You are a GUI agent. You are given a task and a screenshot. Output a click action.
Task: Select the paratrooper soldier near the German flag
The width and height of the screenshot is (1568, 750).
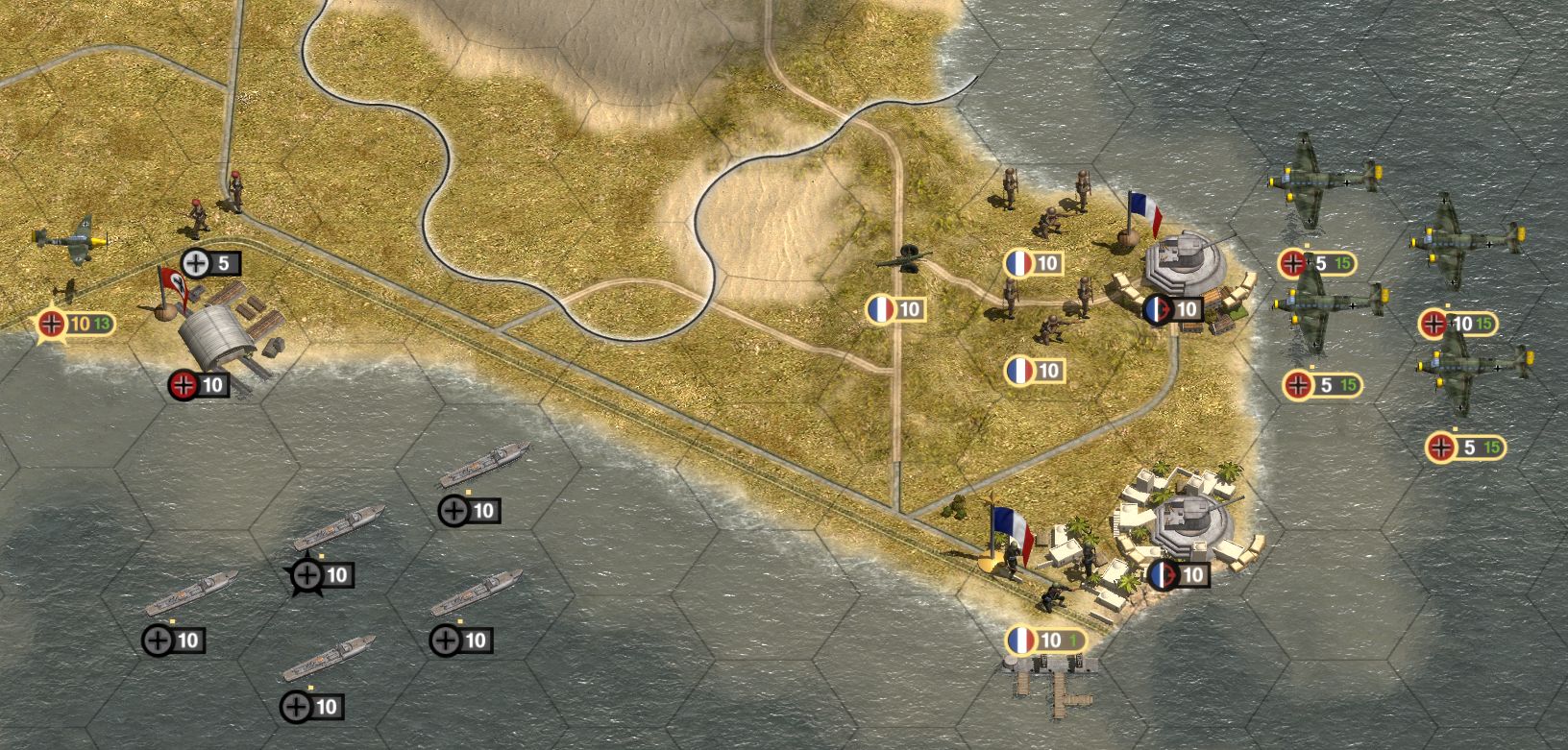(197, 213)
